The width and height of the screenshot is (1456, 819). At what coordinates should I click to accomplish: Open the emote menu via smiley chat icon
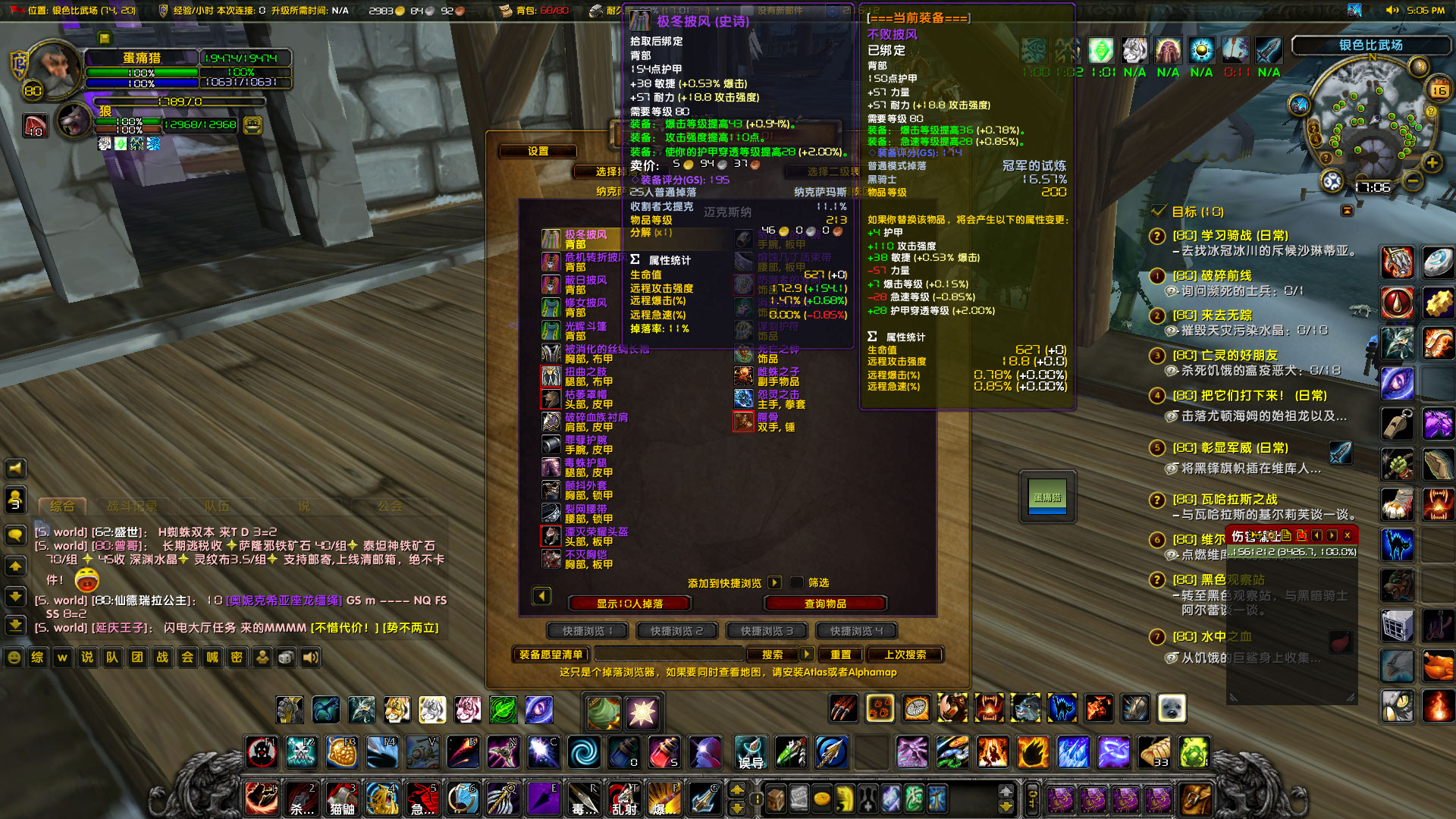point(14,658)
